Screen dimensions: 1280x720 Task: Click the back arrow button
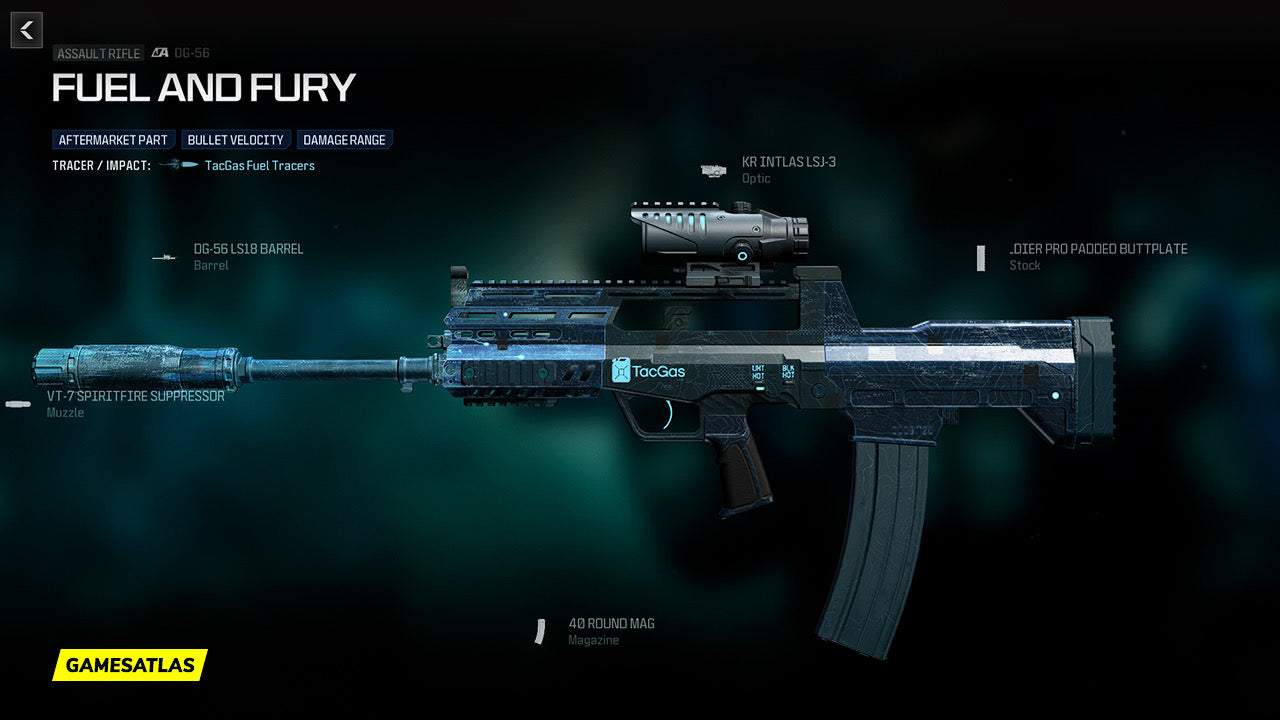coord(27,30)
